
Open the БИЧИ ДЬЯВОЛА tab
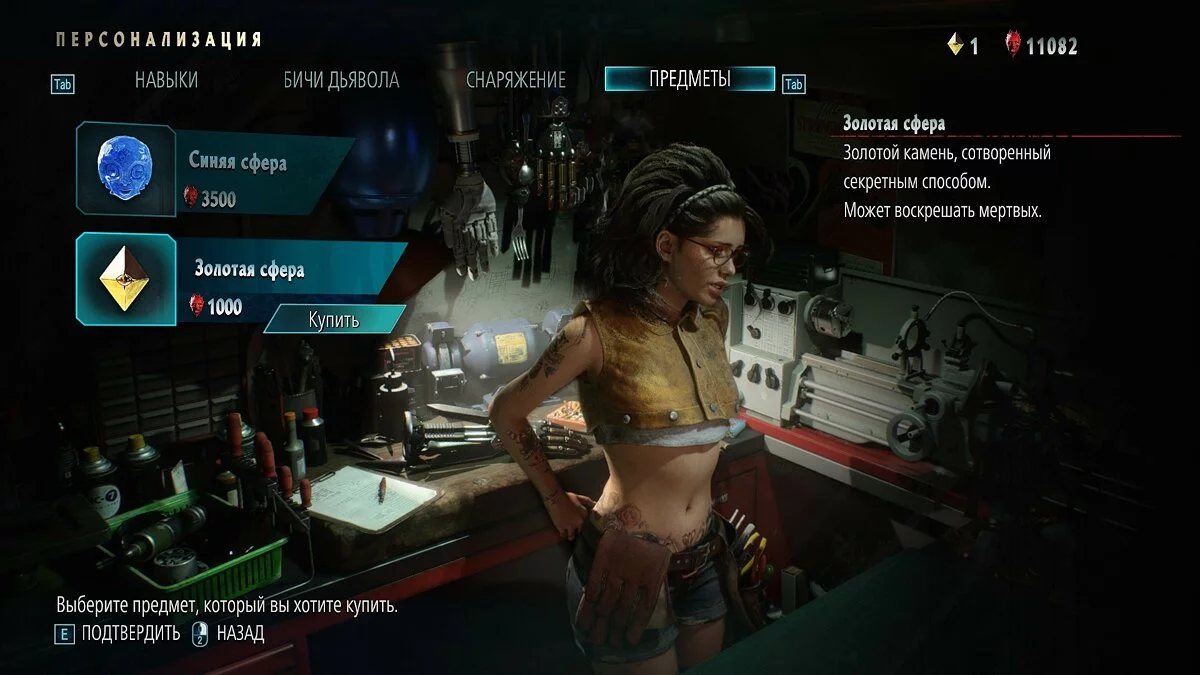341,80
